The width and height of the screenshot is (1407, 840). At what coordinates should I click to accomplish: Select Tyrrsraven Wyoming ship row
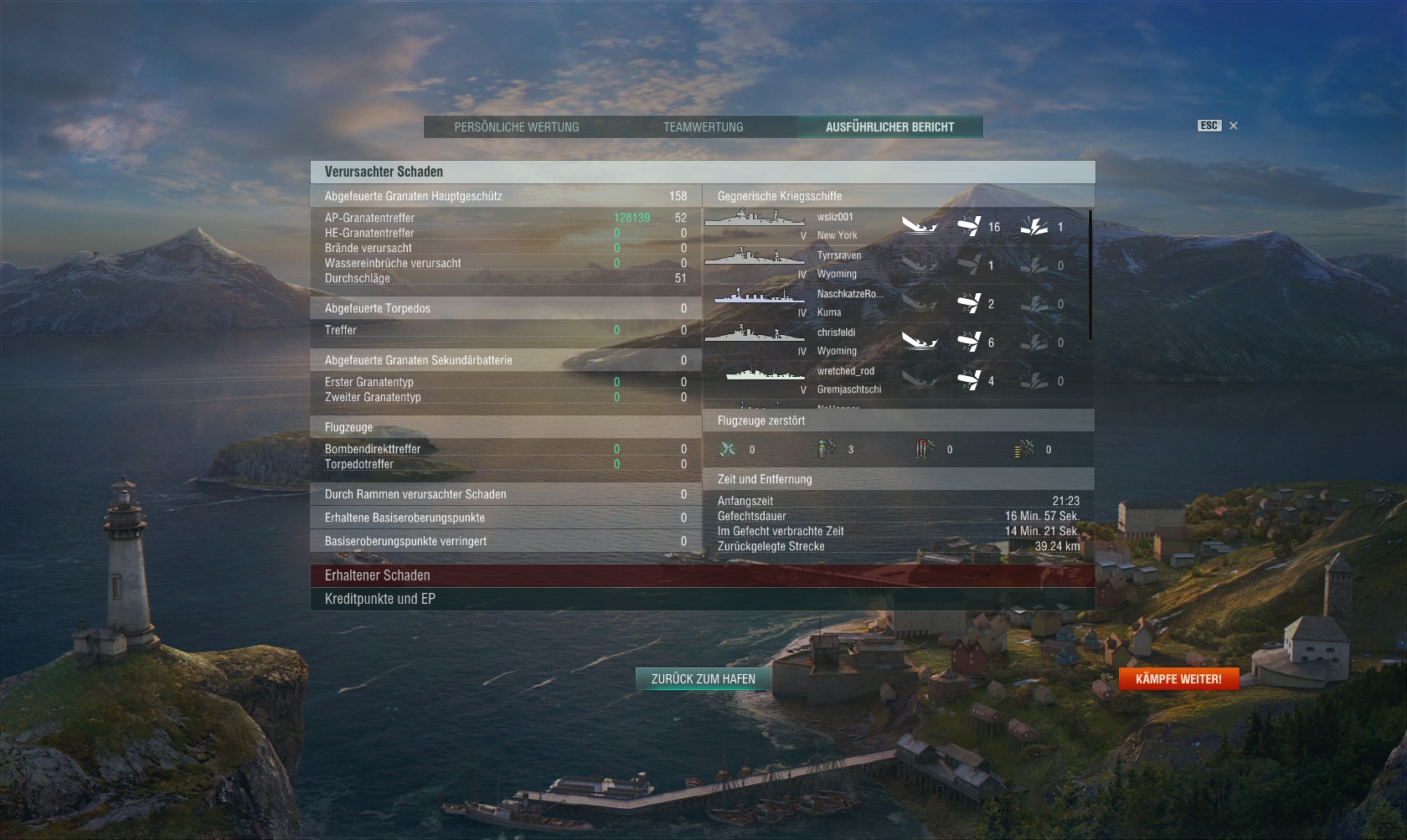tap(894, 265)
